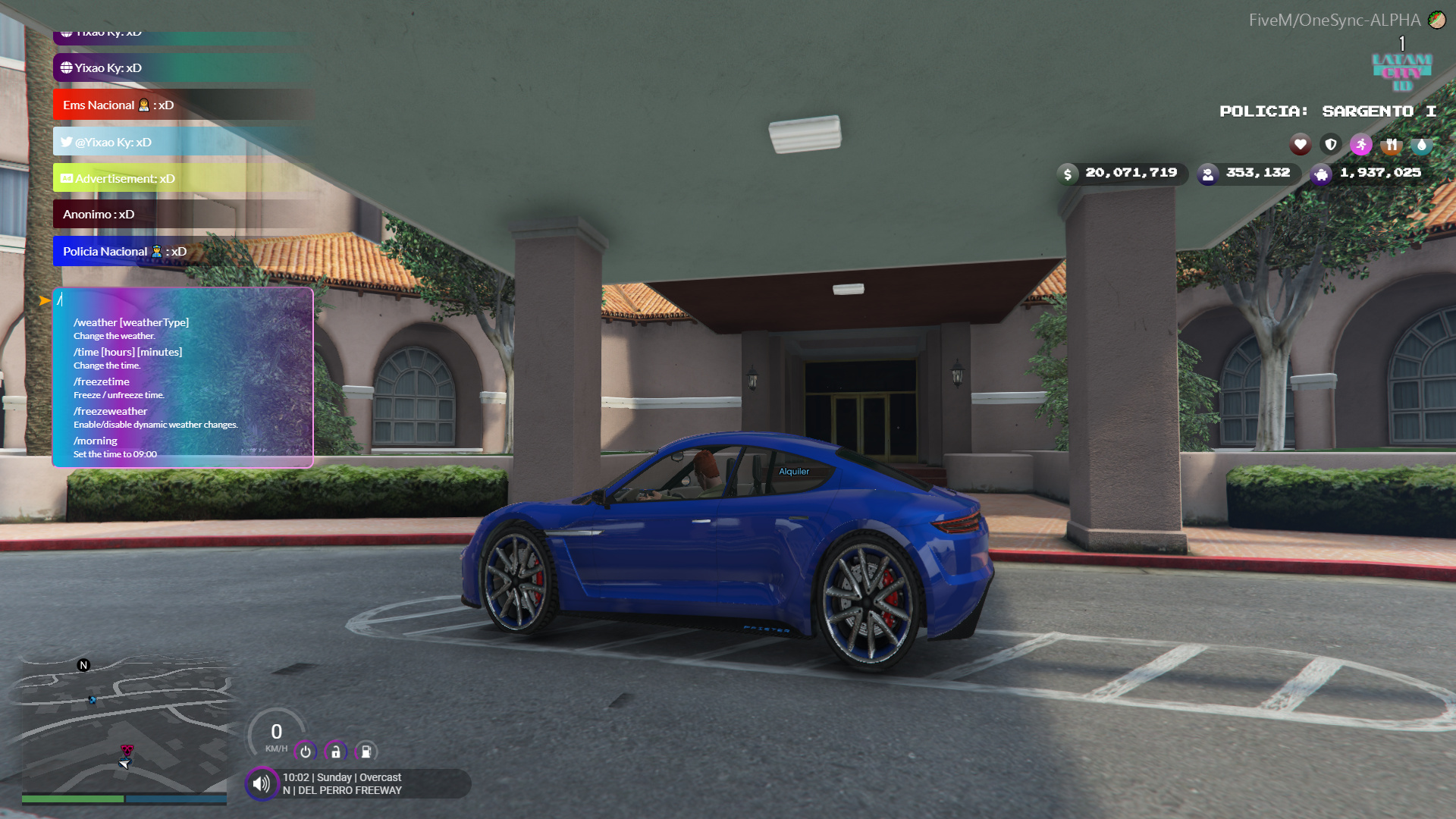Select the /freezetime command suggestion
The image size is (1456, 819).
coord(101,381)
